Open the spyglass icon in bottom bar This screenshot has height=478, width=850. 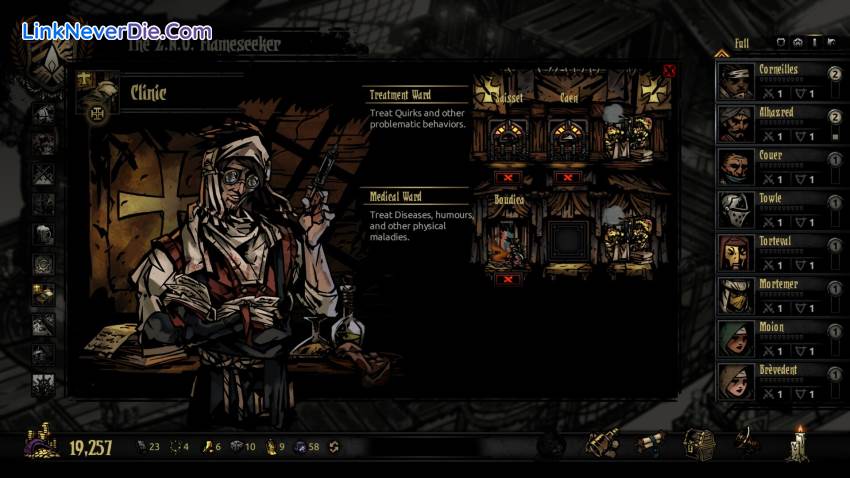coord(601,443)
